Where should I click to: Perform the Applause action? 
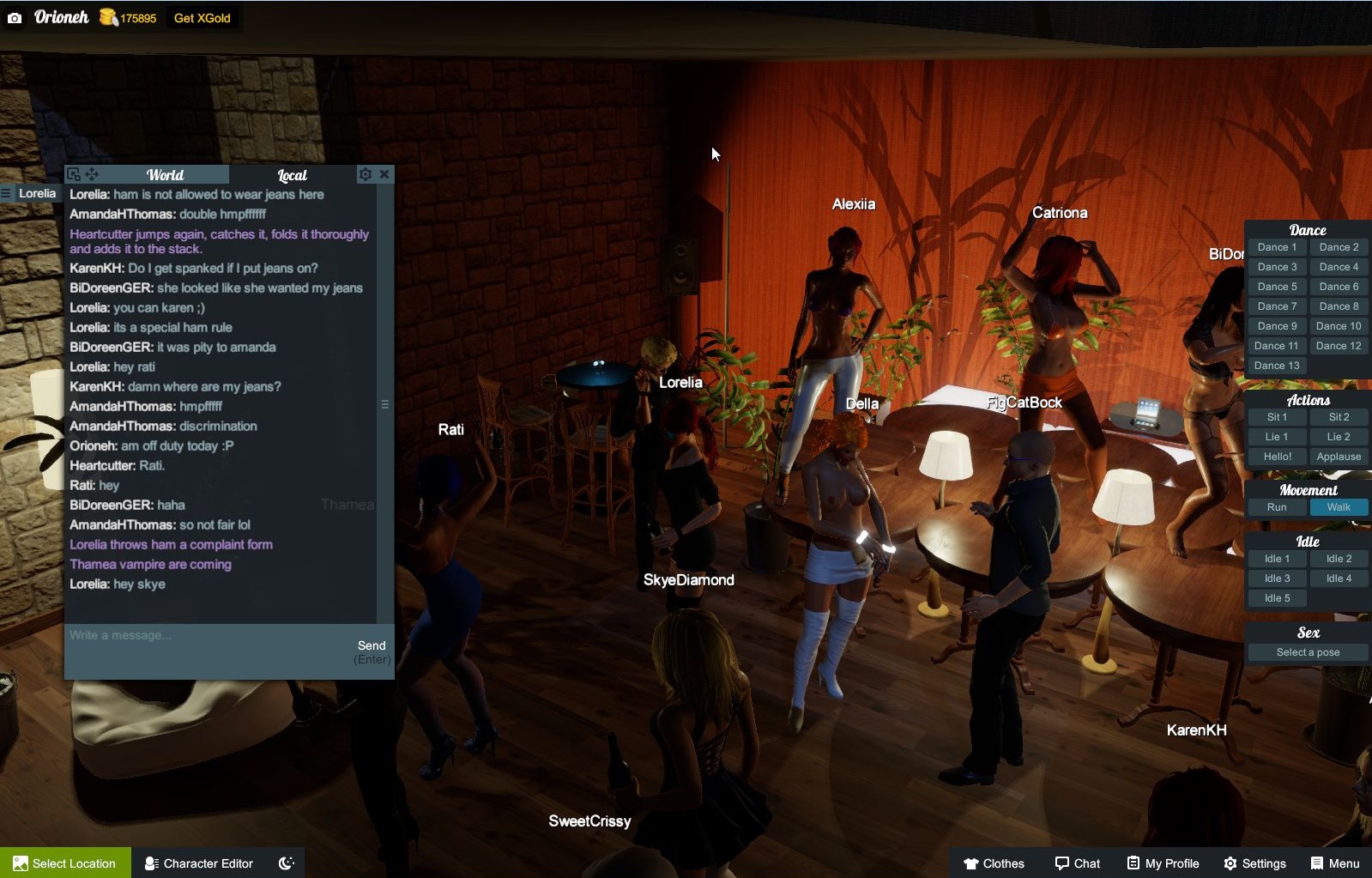tap(1339, 457)
